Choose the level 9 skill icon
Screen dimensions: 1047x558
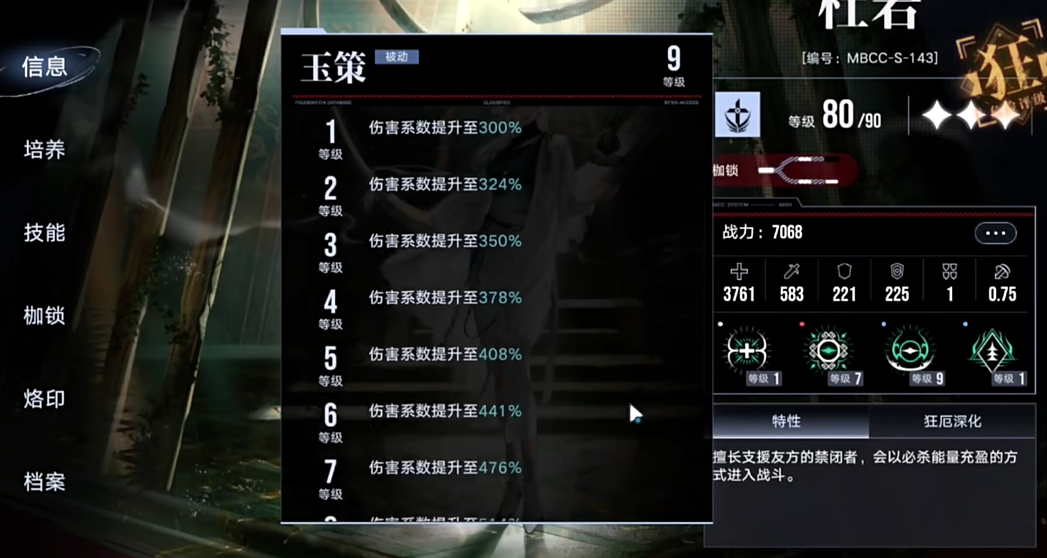[x=909, y=352]
